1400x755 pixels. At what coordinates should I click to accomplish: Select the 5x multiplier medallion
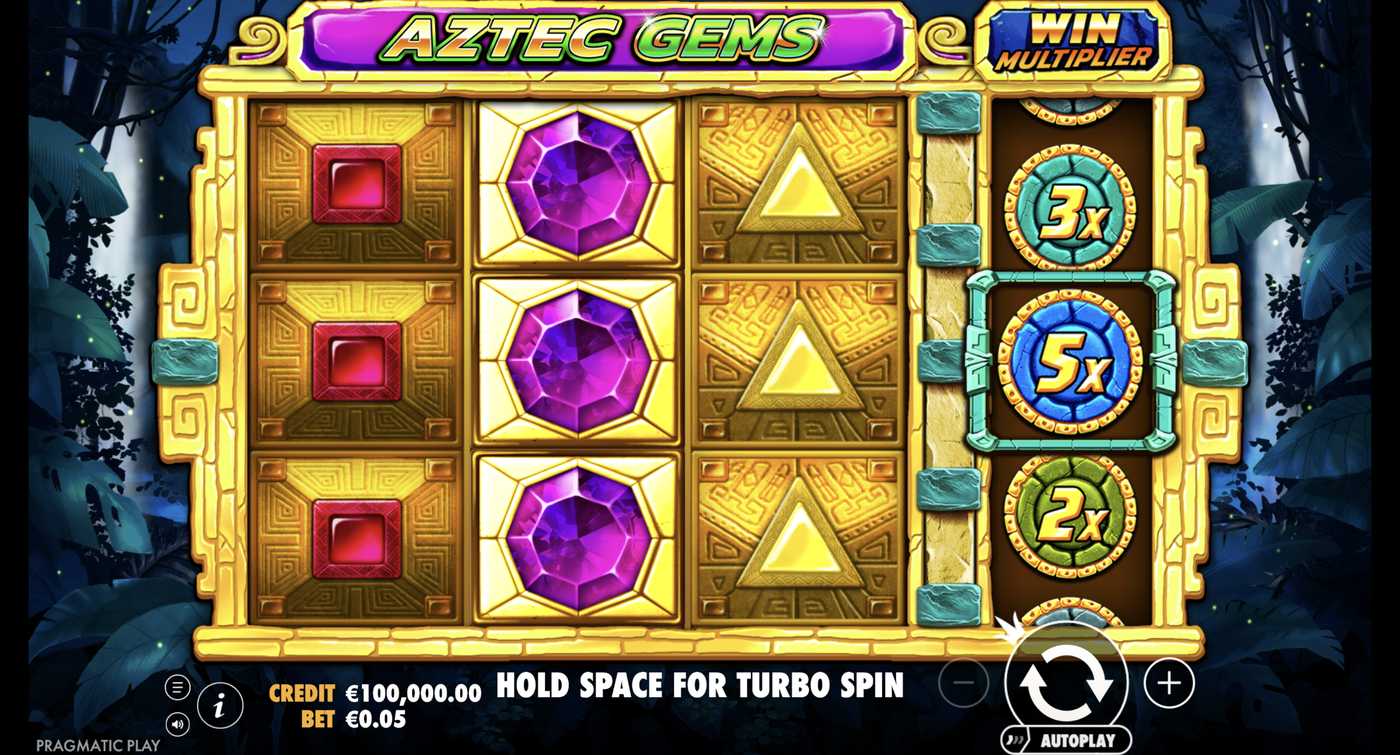pos(1068,360)
